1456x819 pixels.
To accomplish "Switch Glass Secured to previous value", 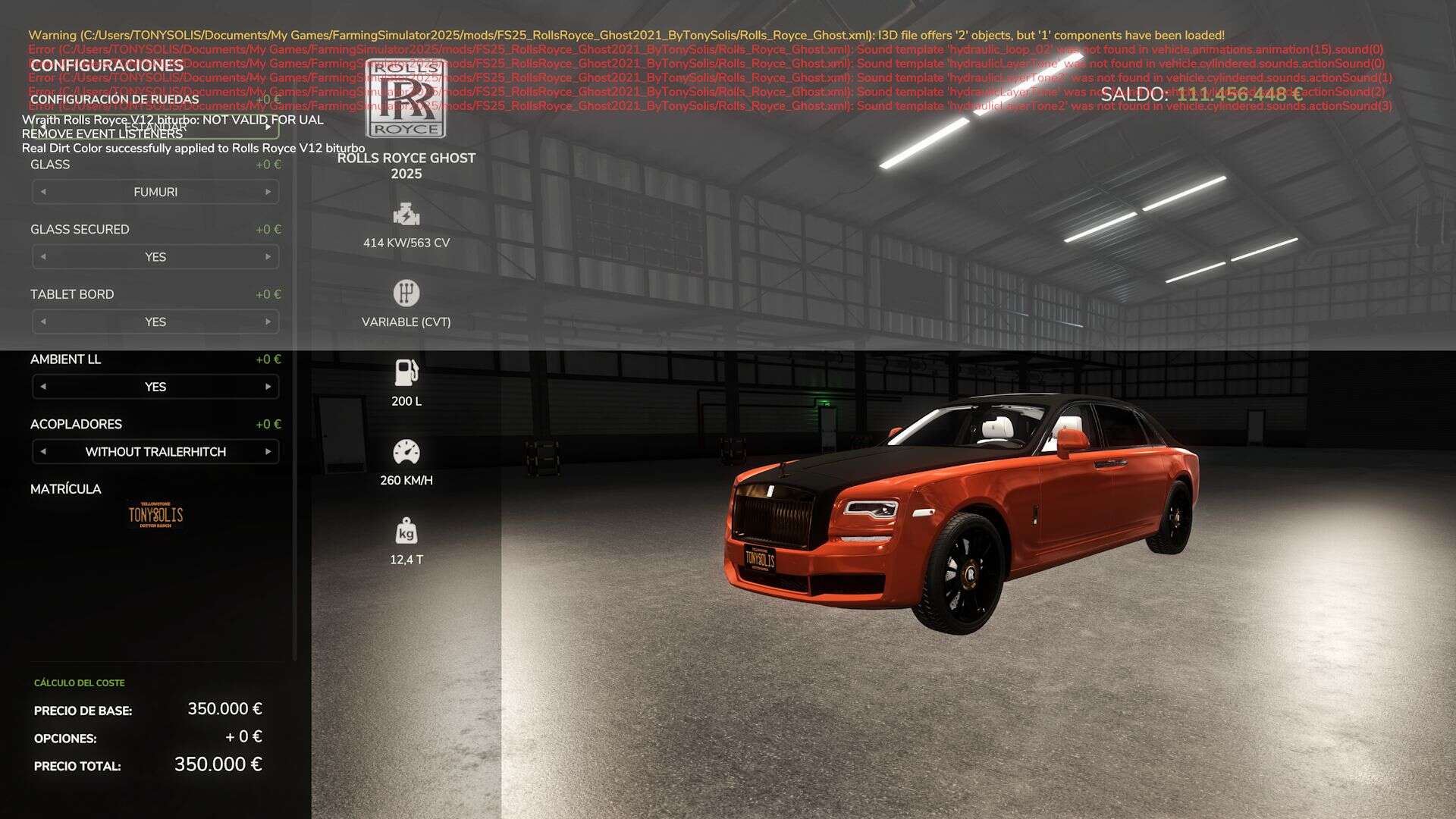I will [x=43, y=257].
